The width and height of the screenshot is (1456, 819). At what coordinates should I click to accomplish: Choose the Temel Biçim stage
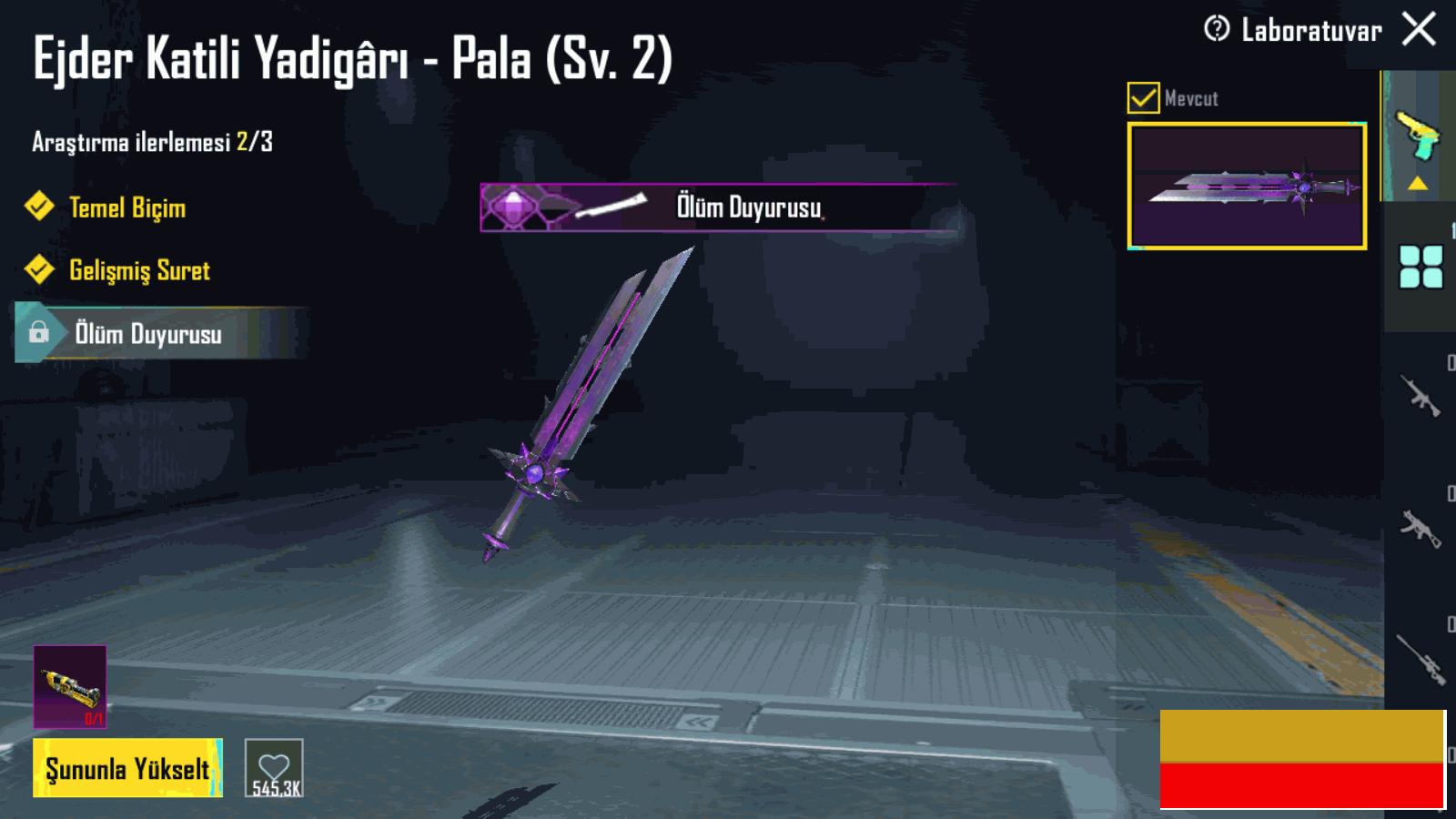(x=126, y=207)
